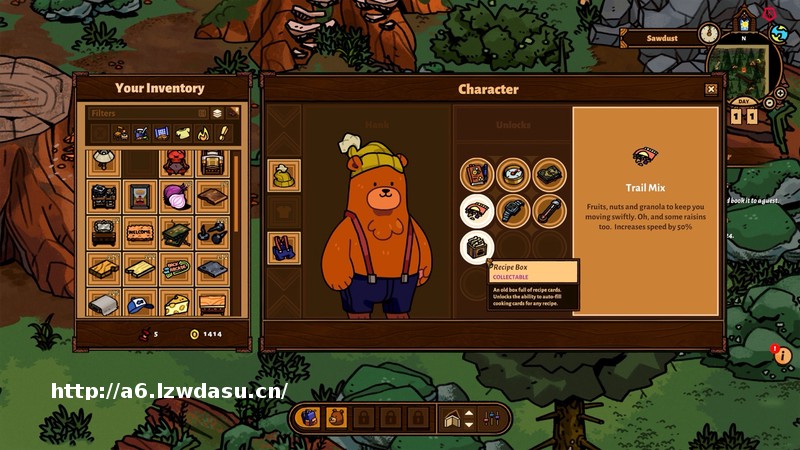Select the framed picture inventory item

(140, 196)
